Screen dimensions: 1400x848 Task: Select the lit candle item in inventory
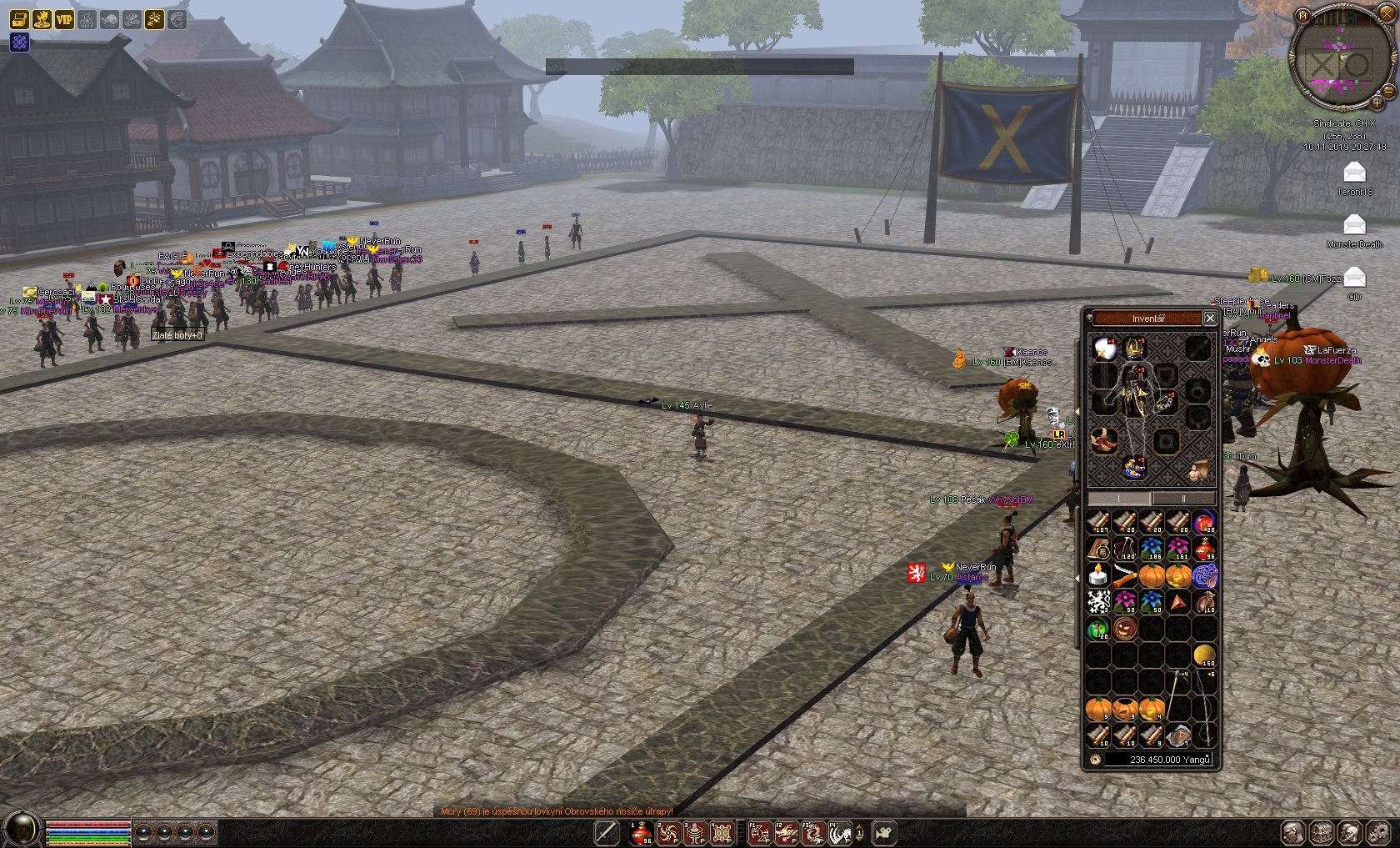click(x=1098, y=575)
